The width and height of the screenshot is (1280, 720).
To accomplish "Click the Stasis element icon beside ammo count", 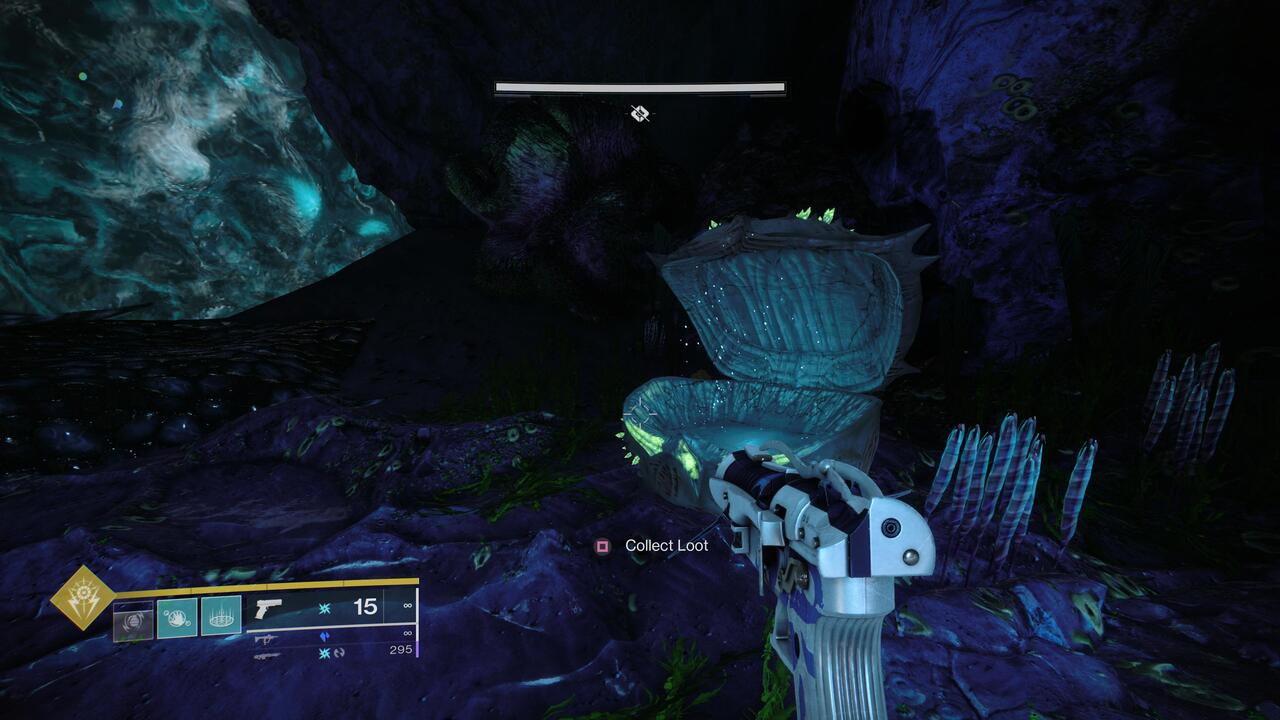I will 325,609.
